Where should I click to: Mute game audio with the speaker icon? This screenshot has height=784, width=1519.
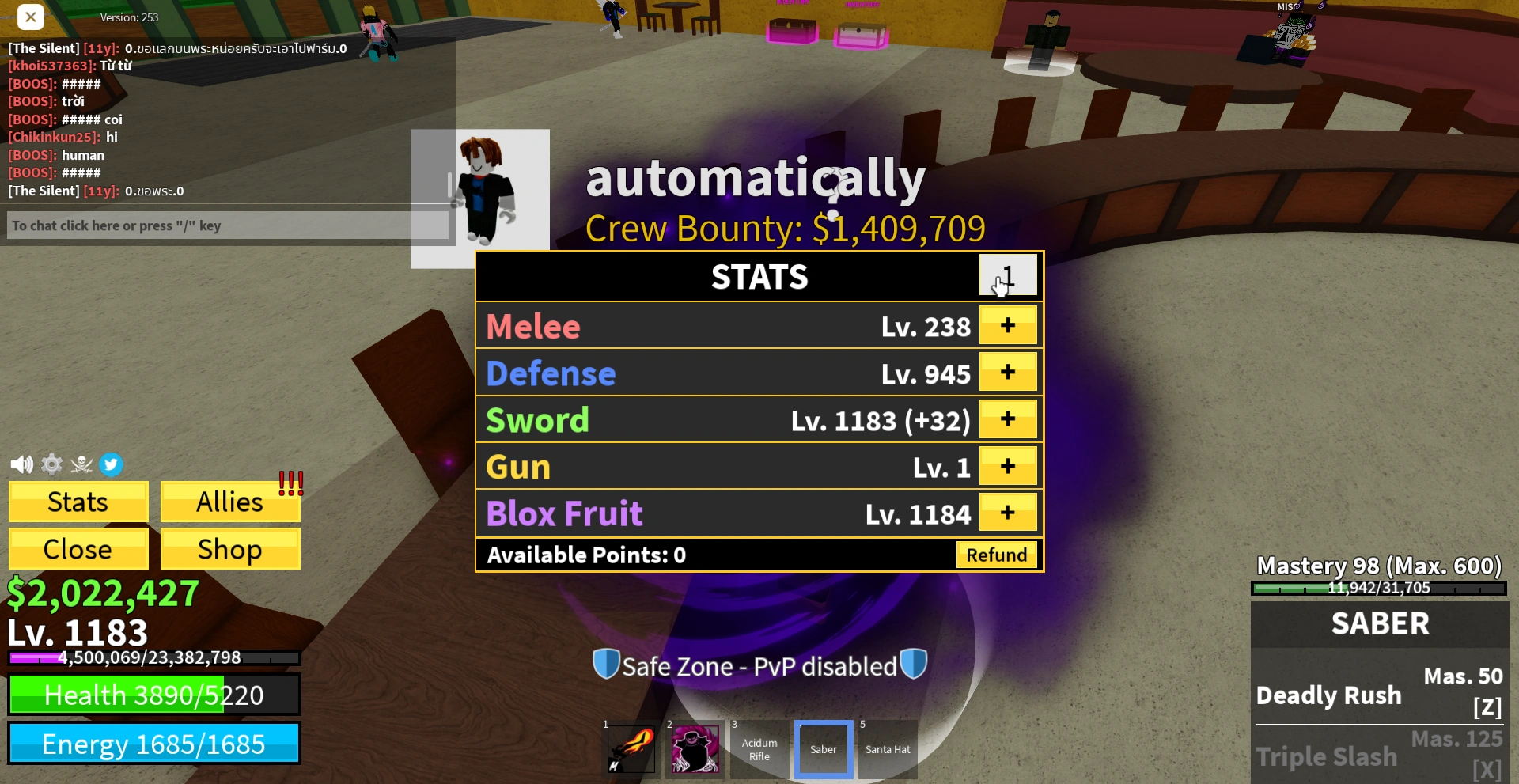pyautogui.click(x=21, y=464)
